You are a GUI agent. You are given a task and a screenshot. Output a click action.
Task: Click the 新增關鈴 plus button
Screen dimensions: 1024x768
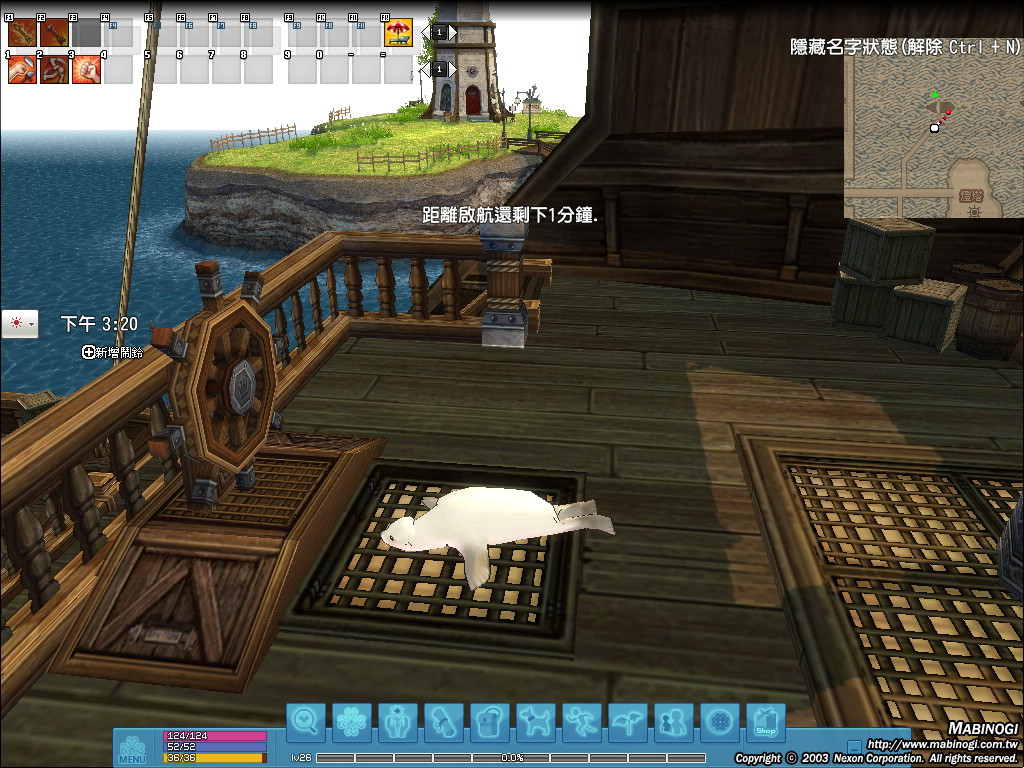point(89,352)
